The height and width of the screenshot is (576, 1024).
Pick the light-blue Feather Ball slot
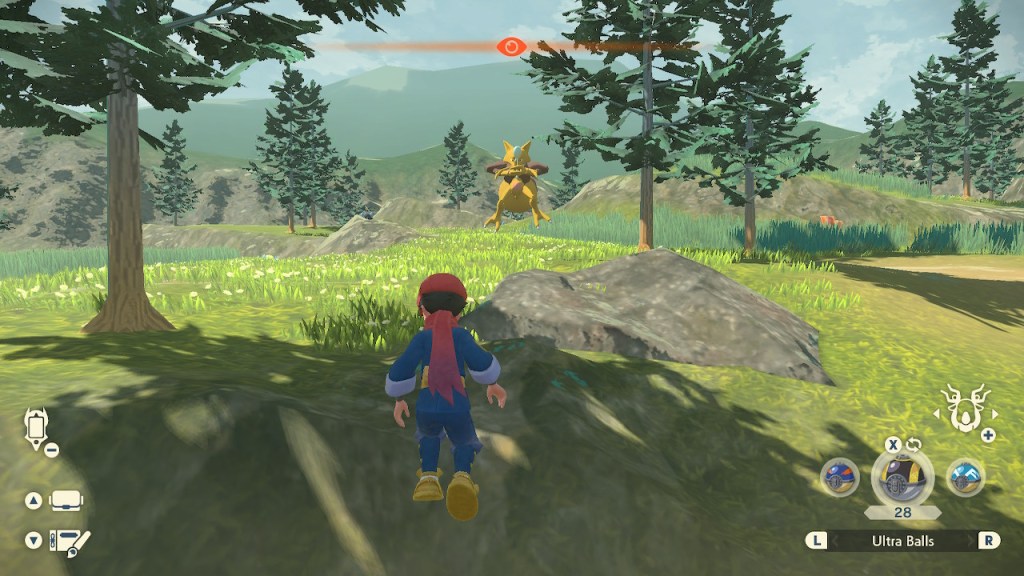(965, 477)
